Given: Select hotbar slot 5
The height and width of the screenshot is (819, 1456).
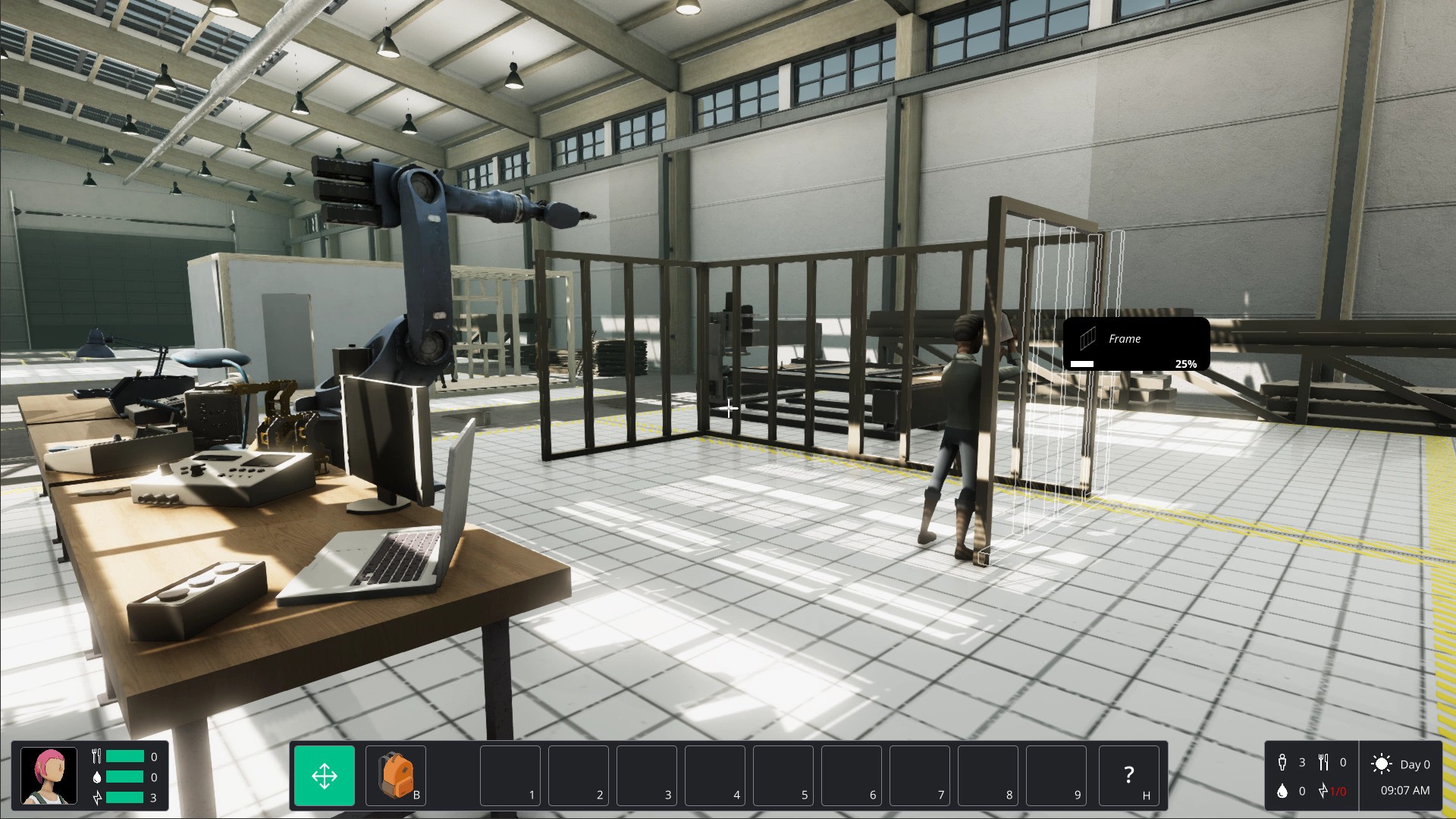Looking at the screenshot, I should pyautogui.click(x=783, y=776).
